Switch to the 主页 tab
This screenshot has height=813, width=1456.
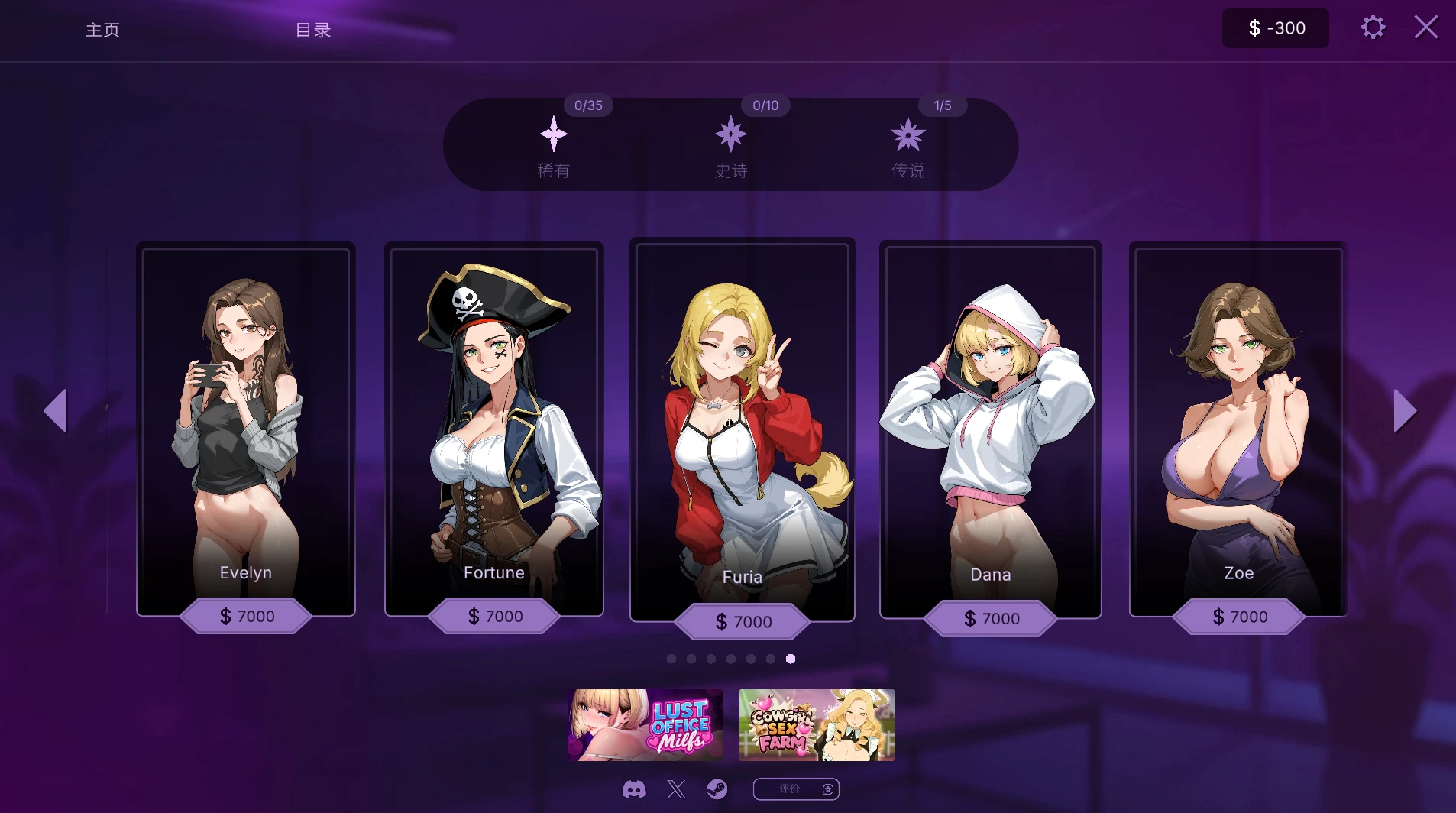point(102,30)
